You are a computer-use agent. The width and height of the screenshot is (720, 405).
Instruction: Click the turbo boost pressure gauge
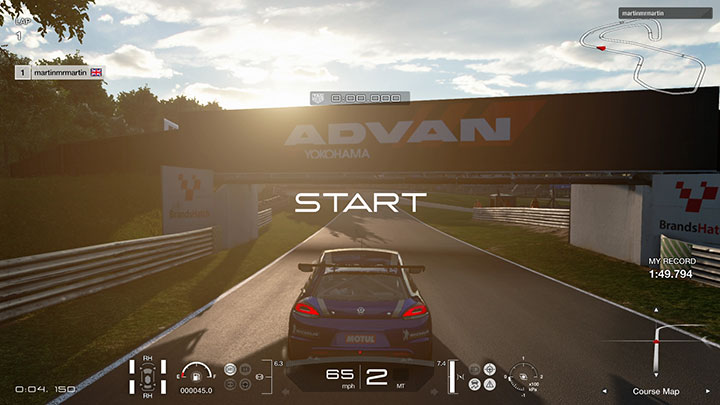[x=521, y=377]
